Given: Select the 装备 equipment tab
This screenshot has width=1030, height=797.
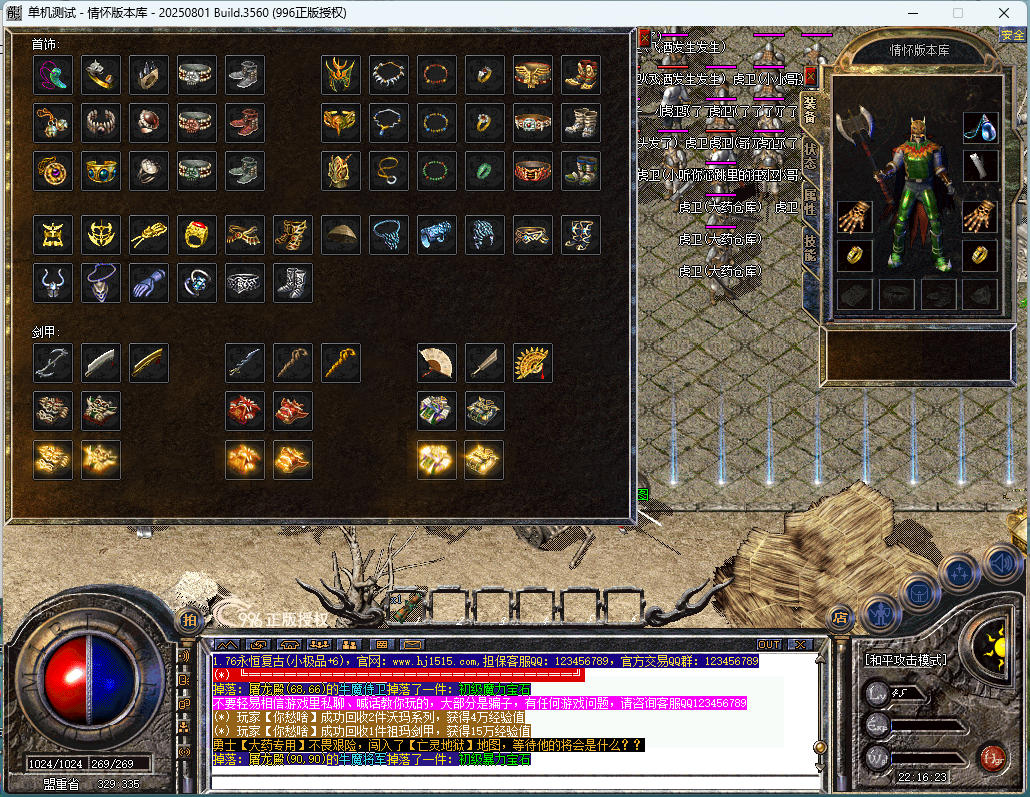Looking at the screenshot, I should 810,110.
